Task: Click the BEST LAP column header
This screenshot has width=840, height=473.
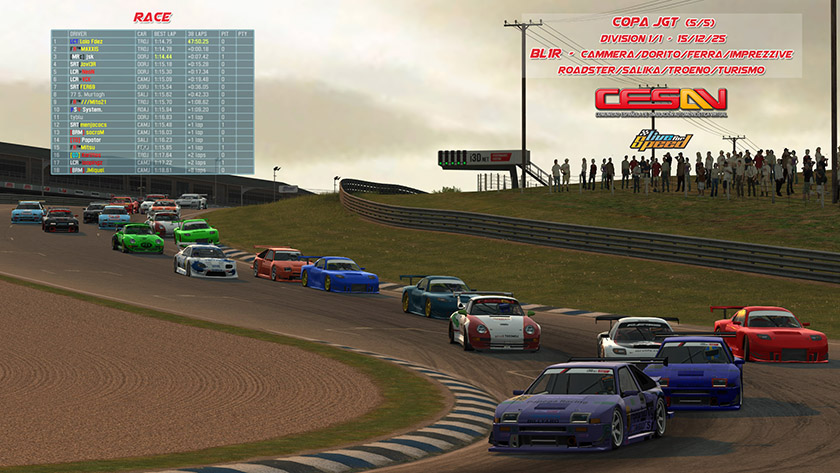Action: pos(165,33)
